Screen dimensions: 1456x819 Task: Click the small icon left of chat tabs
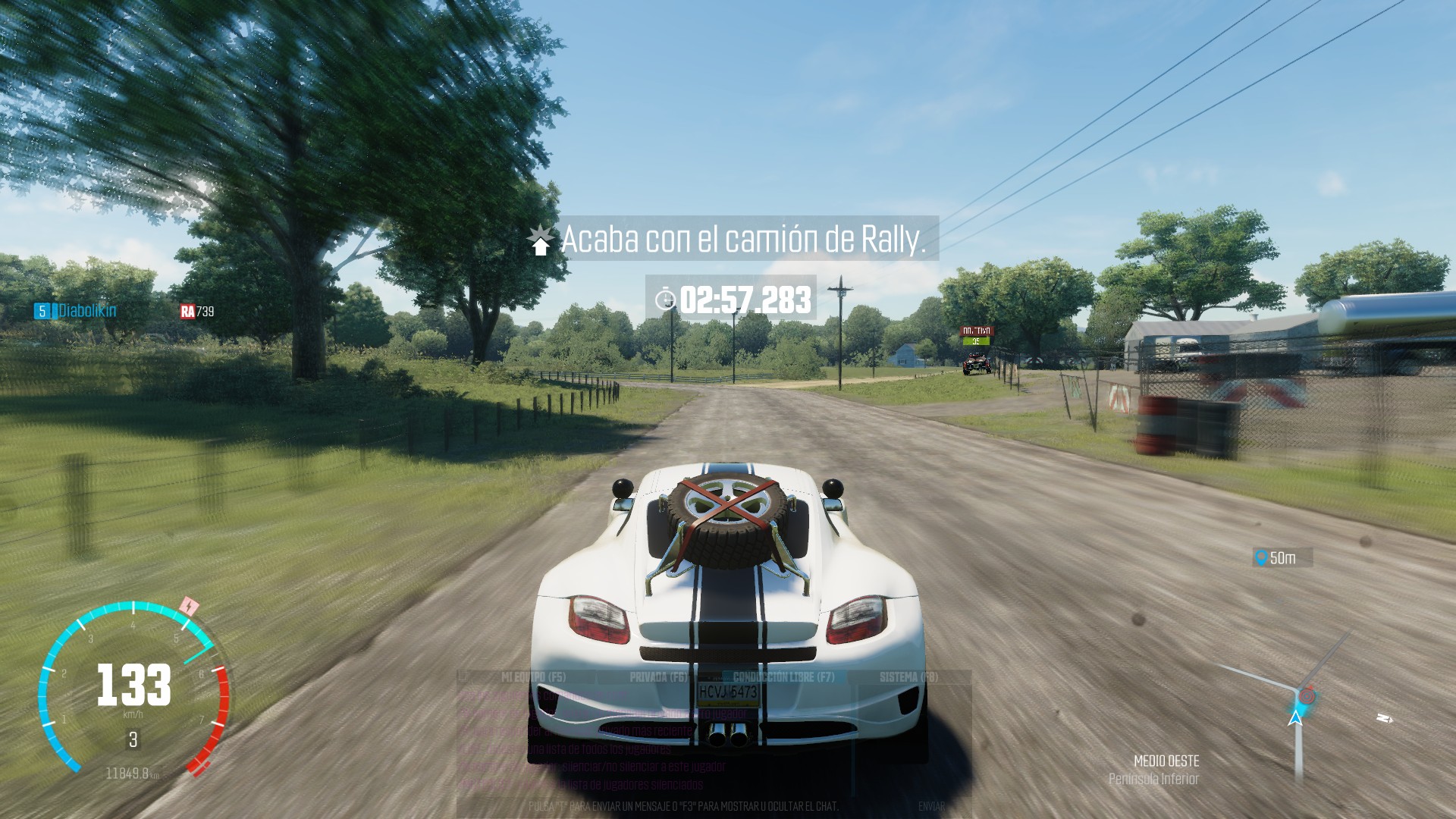point(463,676)
